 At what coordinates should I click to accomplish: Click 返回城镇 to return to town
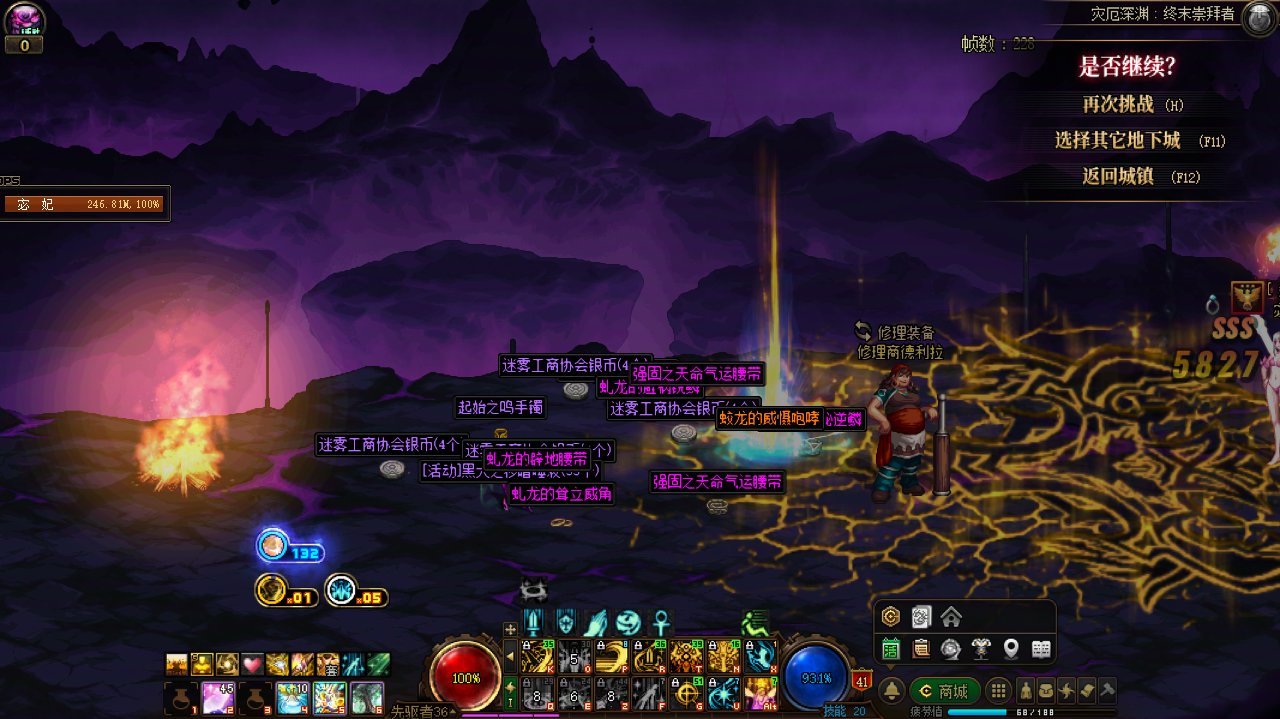coord(1138,177)
